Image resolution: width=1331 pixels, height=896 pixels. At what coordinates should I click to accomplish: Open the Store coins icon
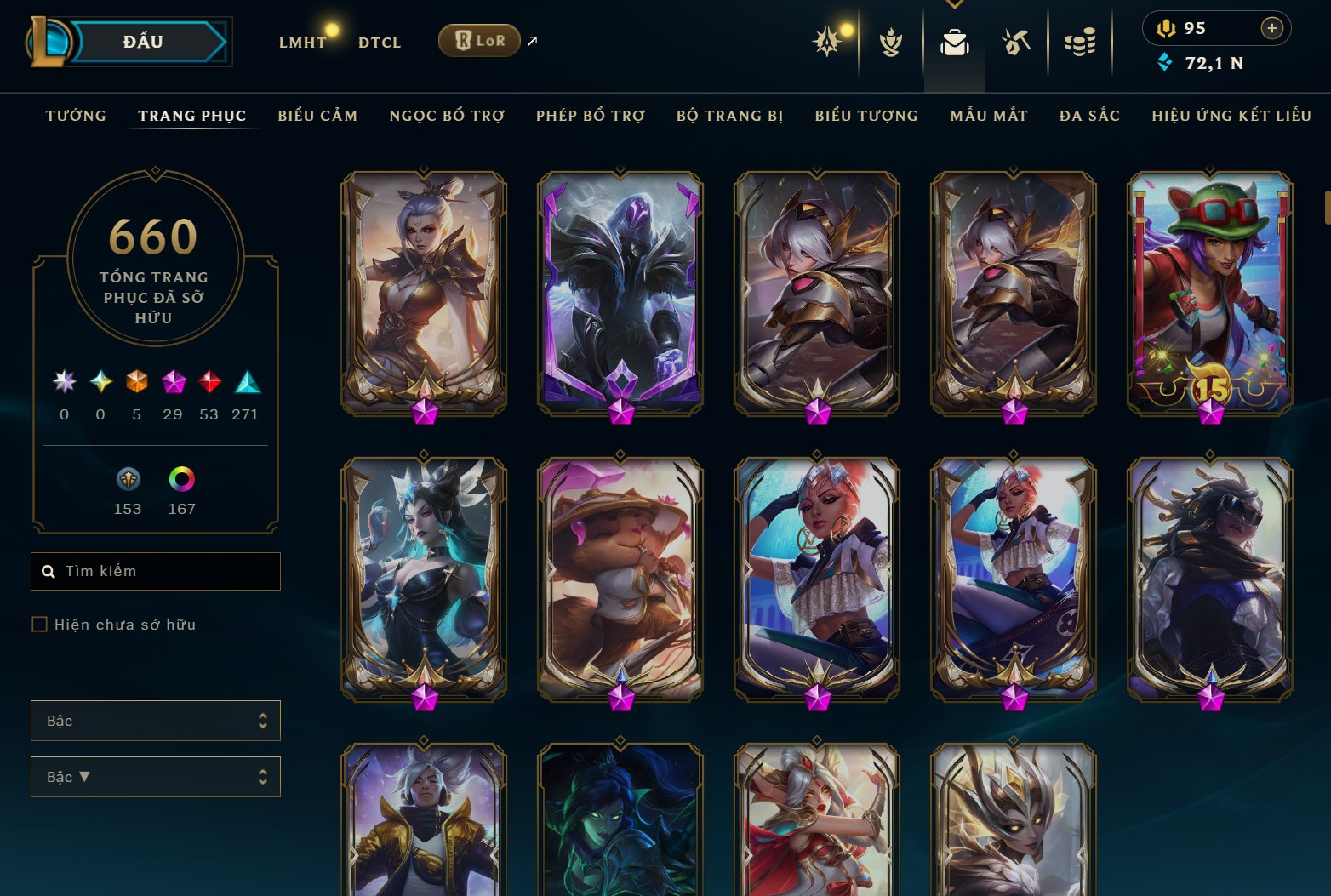[x=1081, y=40]
